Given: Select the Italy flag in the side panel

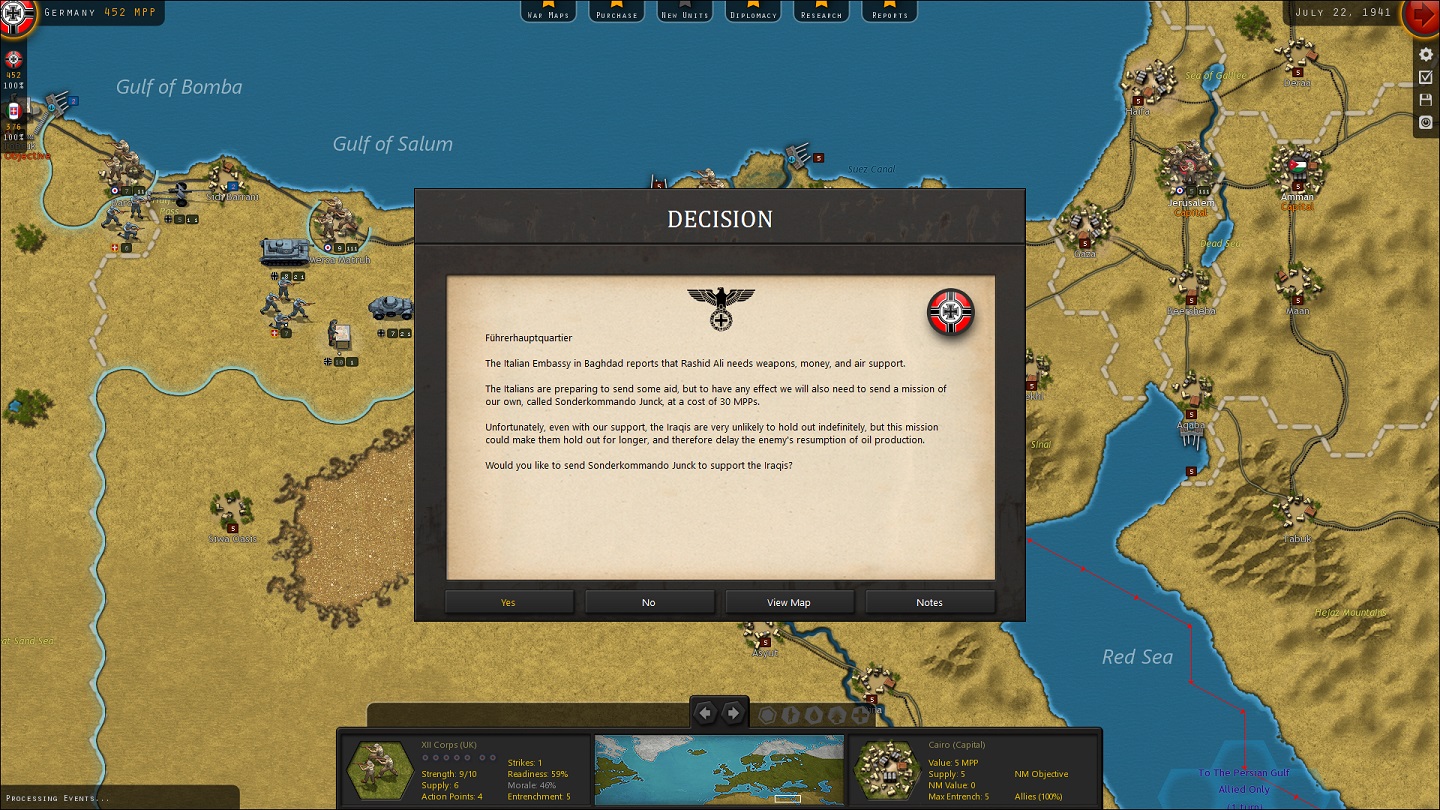Looking at the screenshot, I should 14,111.
